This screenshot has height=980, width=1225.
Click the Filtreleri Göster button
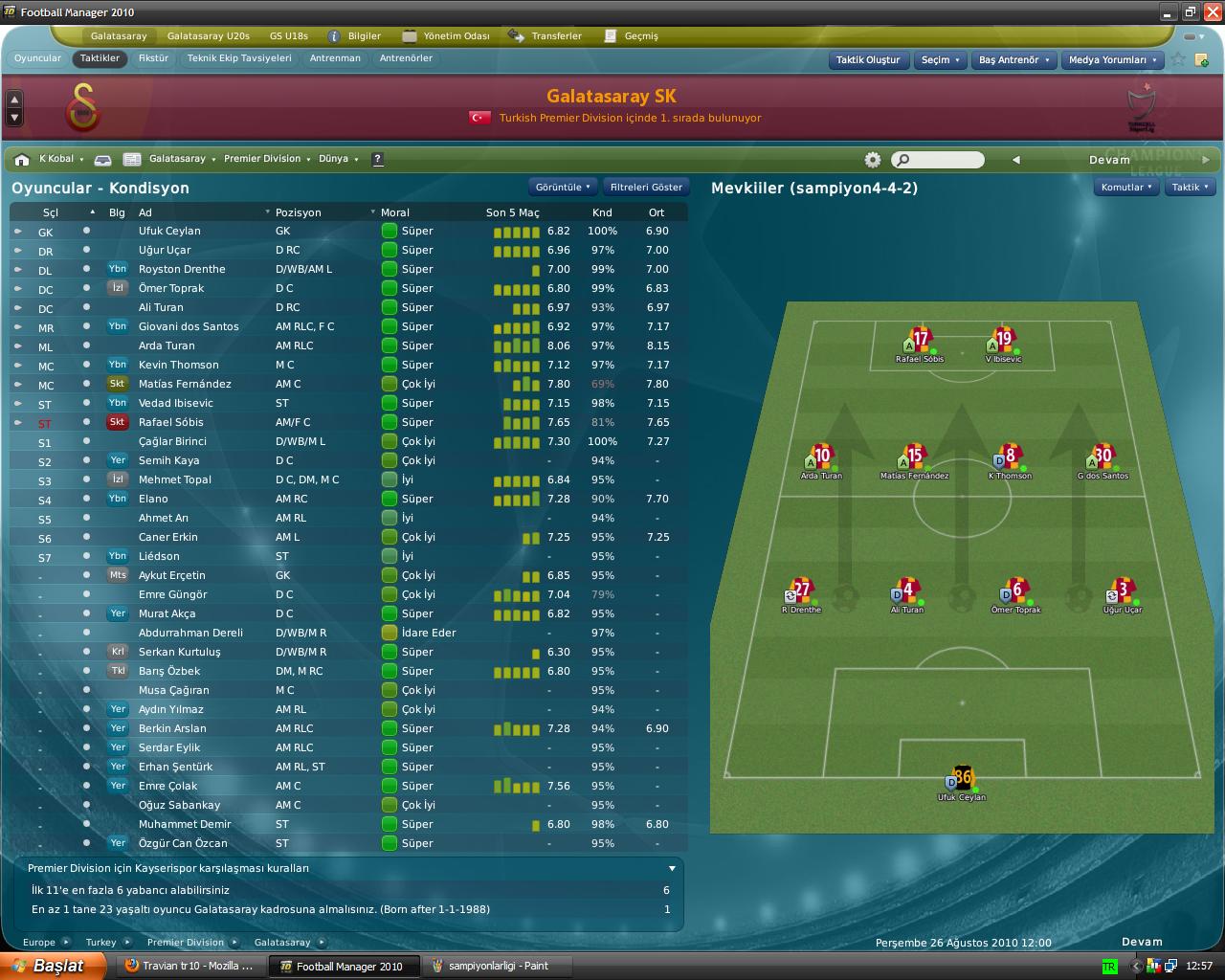pyautogui.click(x=646, y=188)
